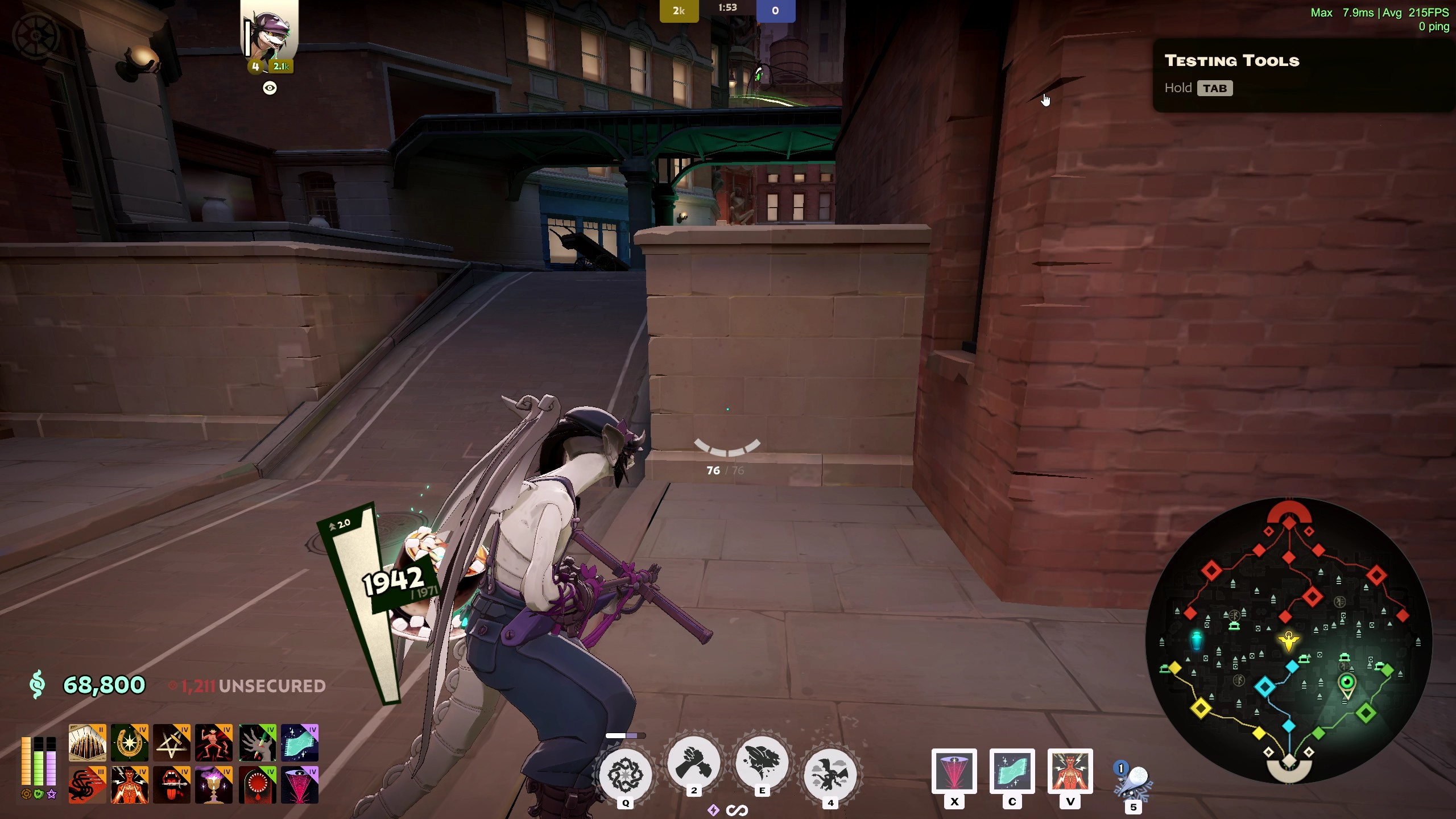
Task: Inspect the golden horseshoe item
Action: (130, 743)
